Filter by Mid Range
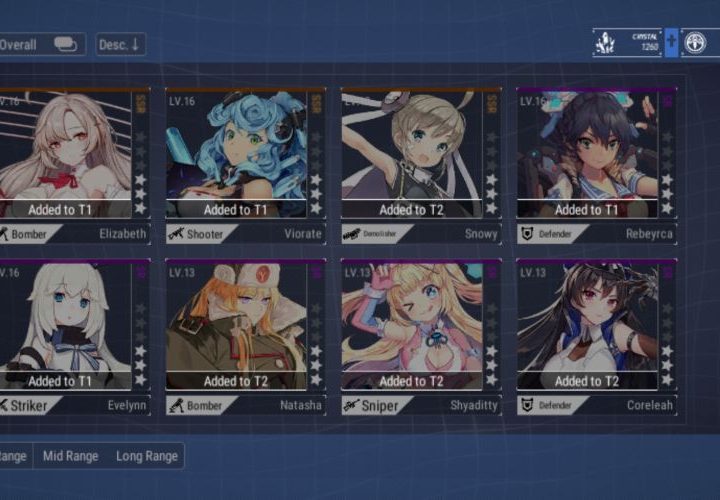This screenshot has height=500, width=720. click(x=70, y=456)
